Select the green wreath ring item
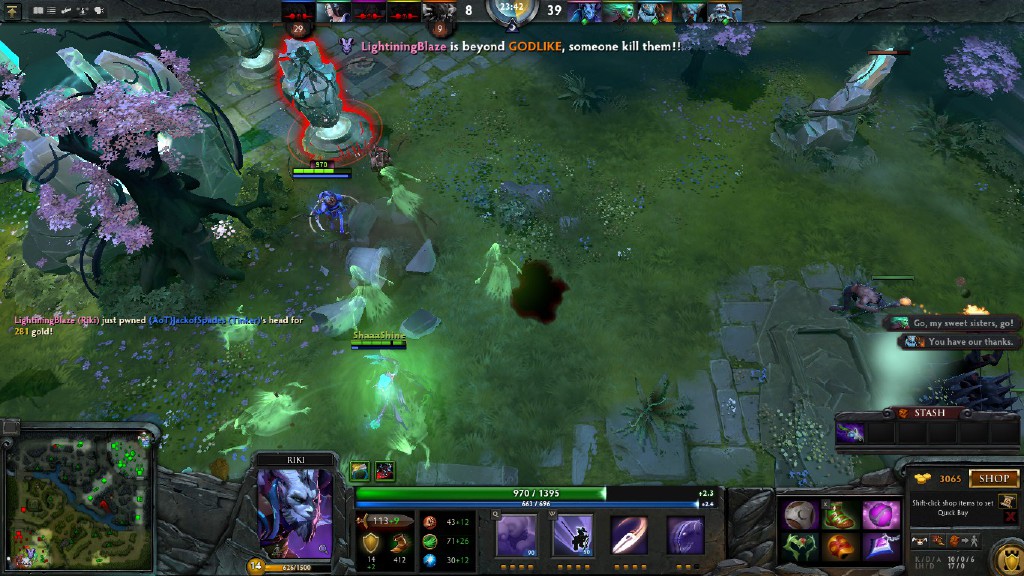The height and width of the screenshot is (576, 1024). pos(800,546)
